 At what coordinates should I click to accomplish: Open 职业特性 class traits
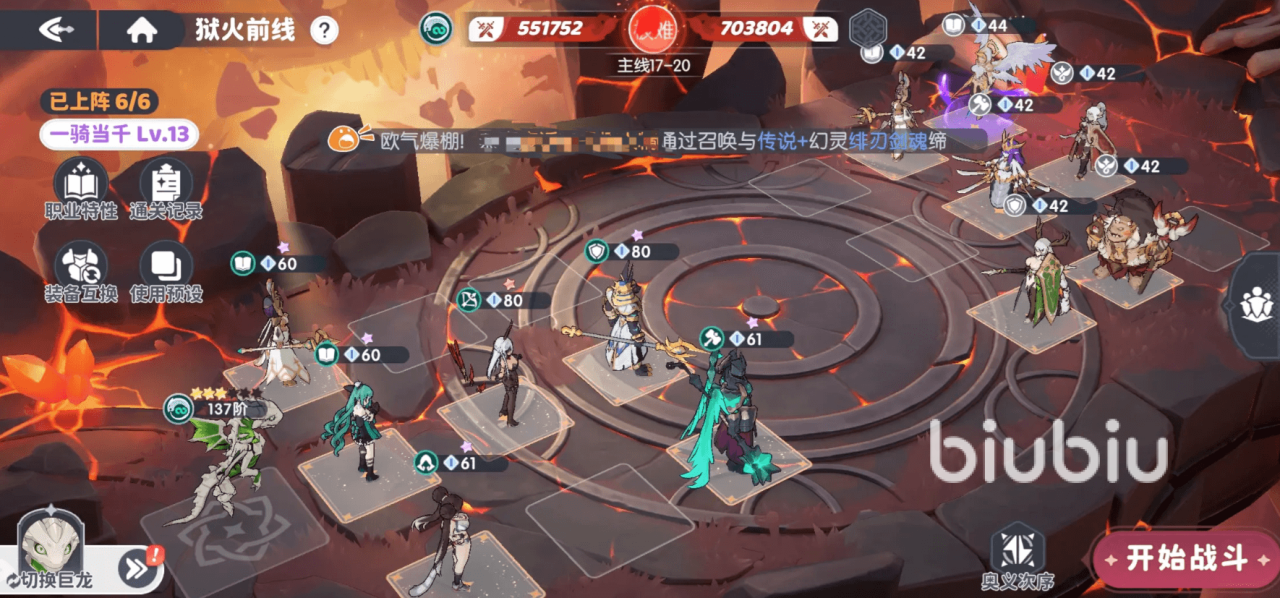[81, 189]
